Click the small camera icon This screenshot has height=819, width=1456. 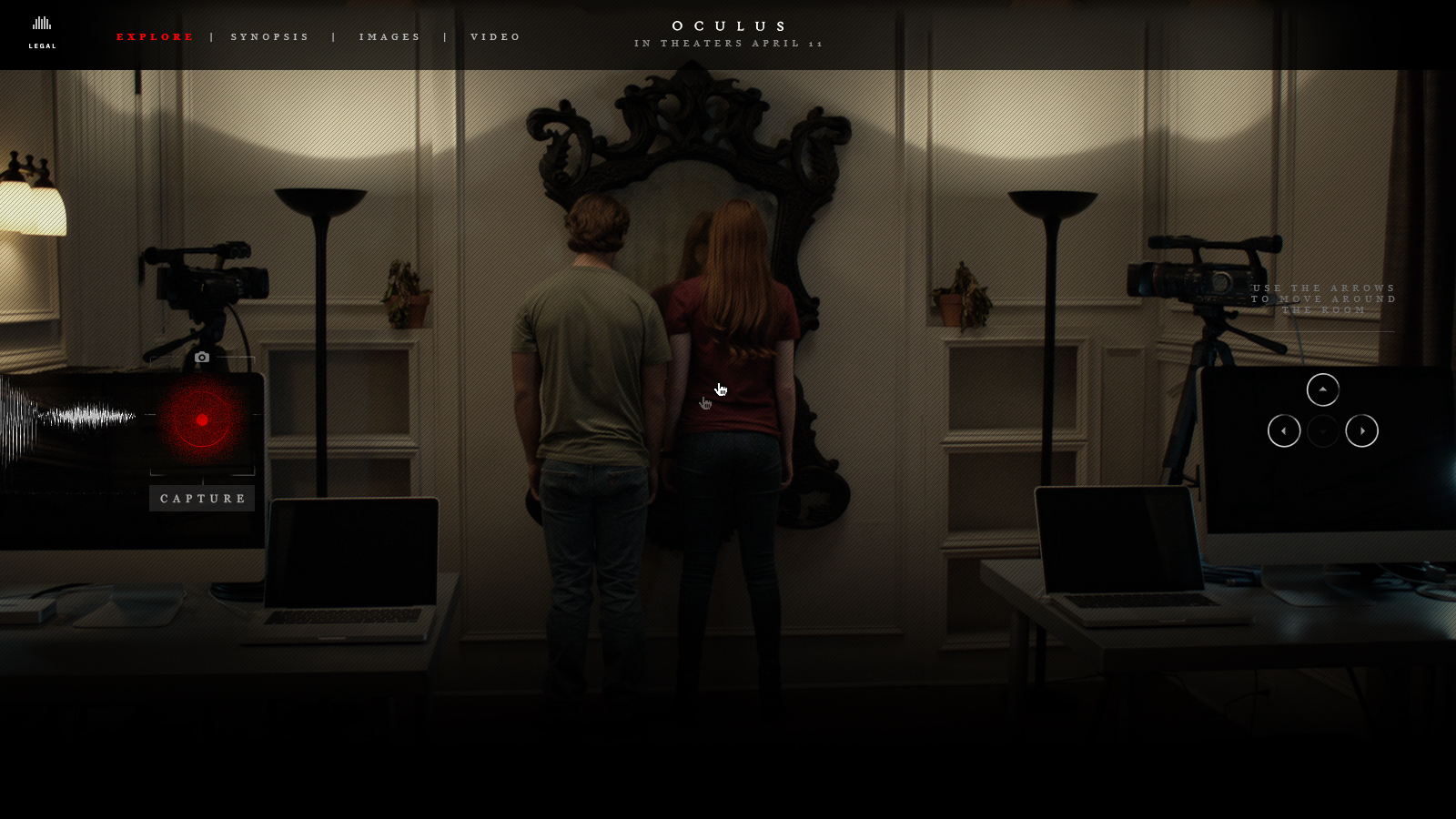[x=202, y=358]
